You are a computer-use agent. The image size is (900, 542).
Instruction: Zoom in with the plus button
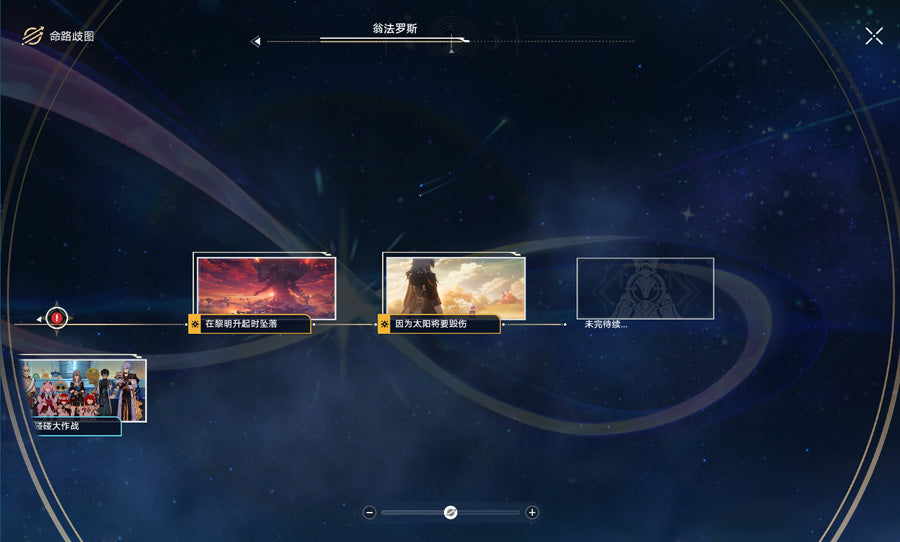(x=532, y=512)
